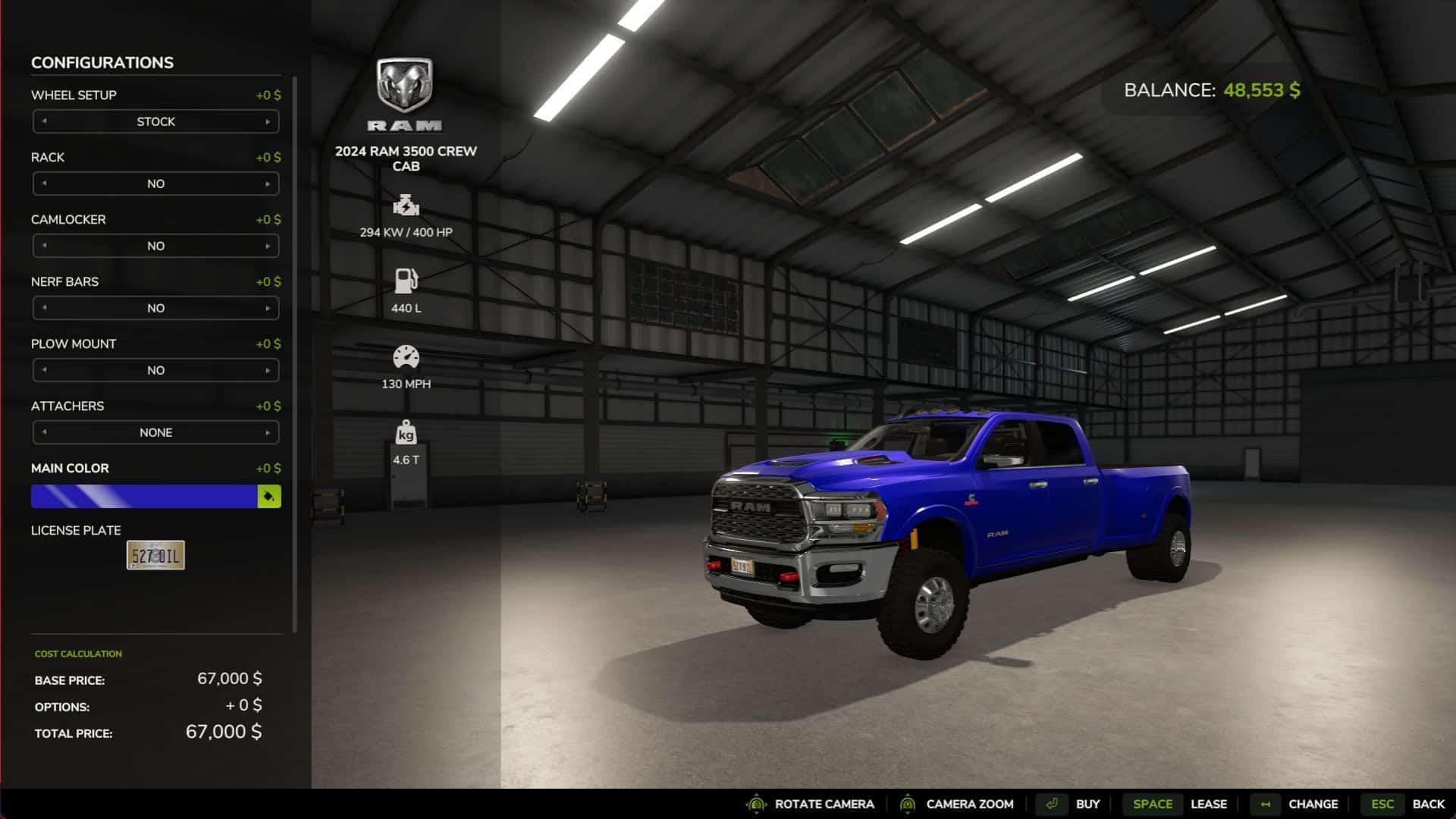Choose next Camlocker option

(x=268, y=246)
